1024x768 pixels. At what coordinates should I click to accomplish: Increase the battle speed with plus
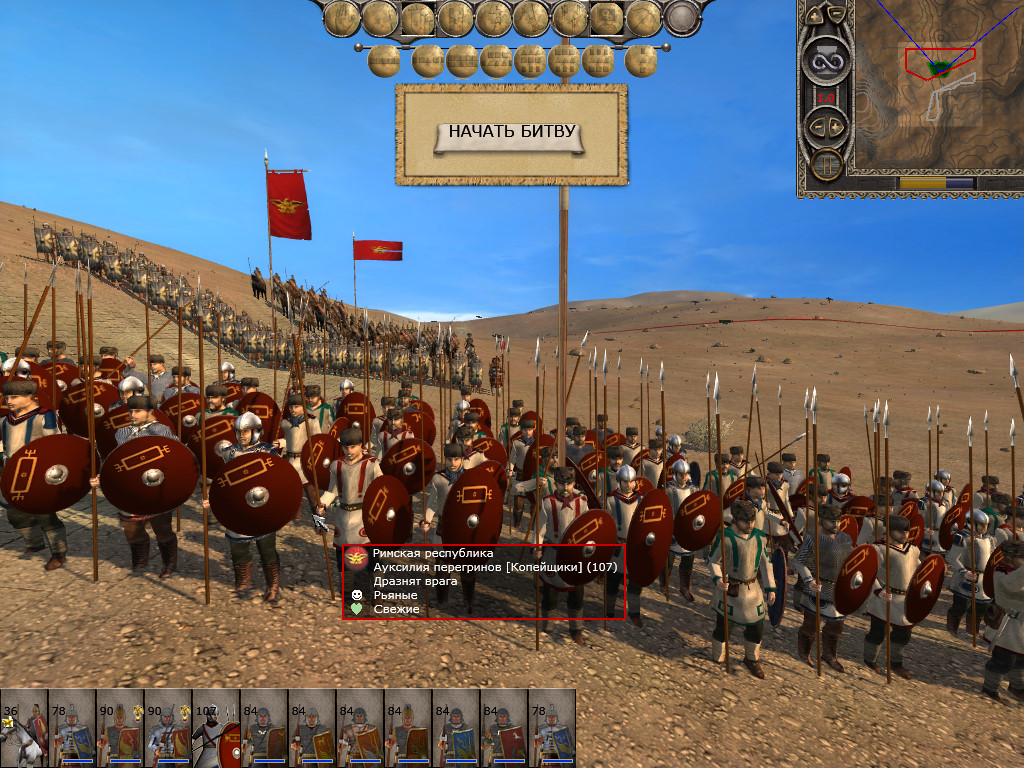click(x=838, y=127)
